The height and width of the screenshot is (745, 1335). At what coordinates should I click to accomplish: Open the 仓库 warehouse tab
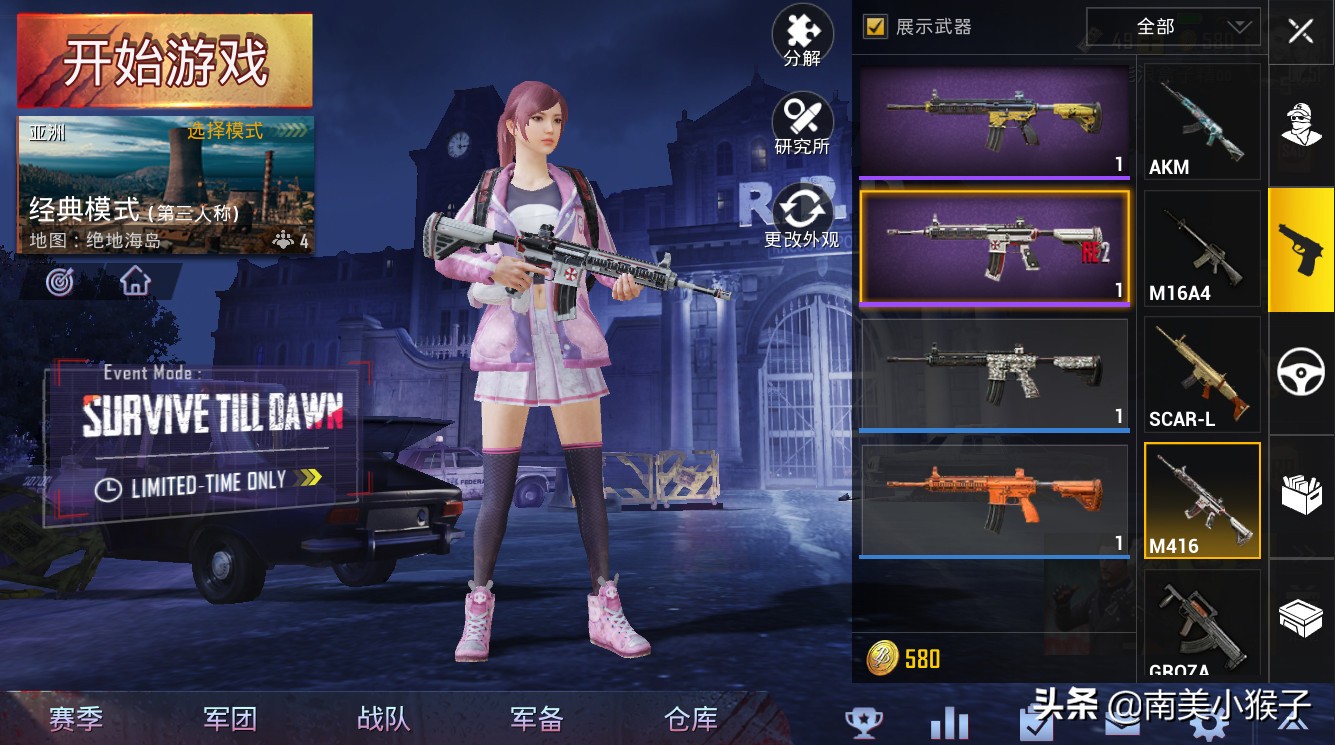tap(689, 717)
